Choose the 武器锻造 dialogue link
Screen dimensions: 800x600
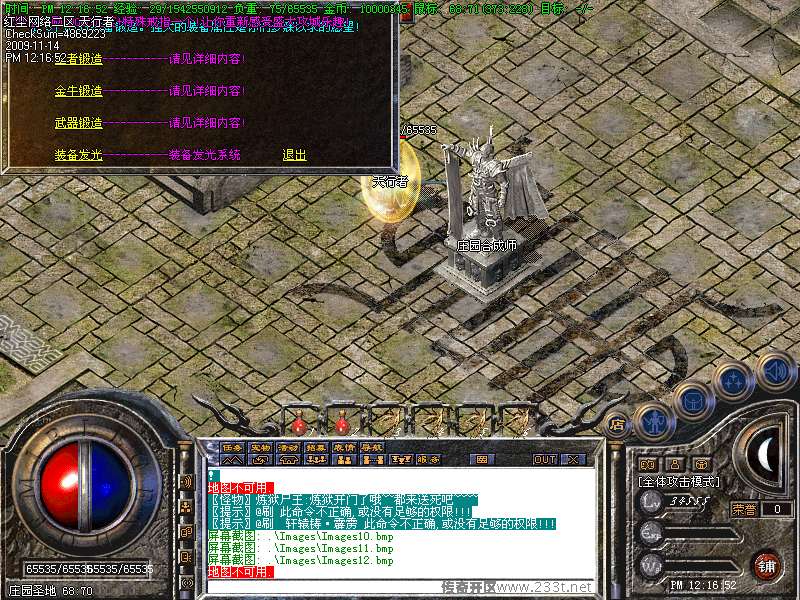[78, 123]
